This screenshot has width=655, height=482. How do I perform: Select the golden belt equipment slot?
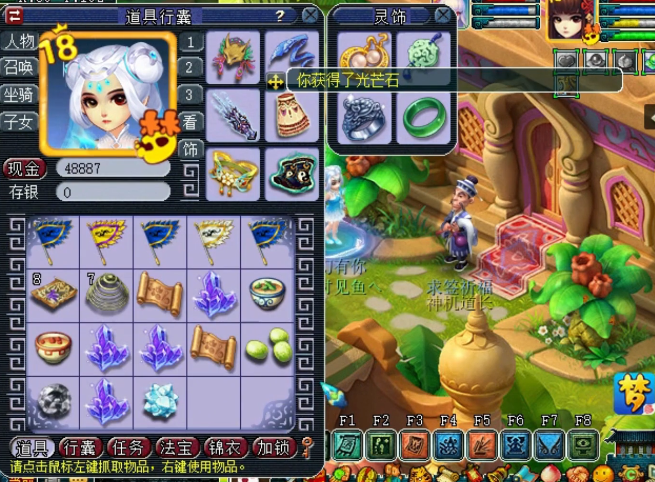point(234,172)
